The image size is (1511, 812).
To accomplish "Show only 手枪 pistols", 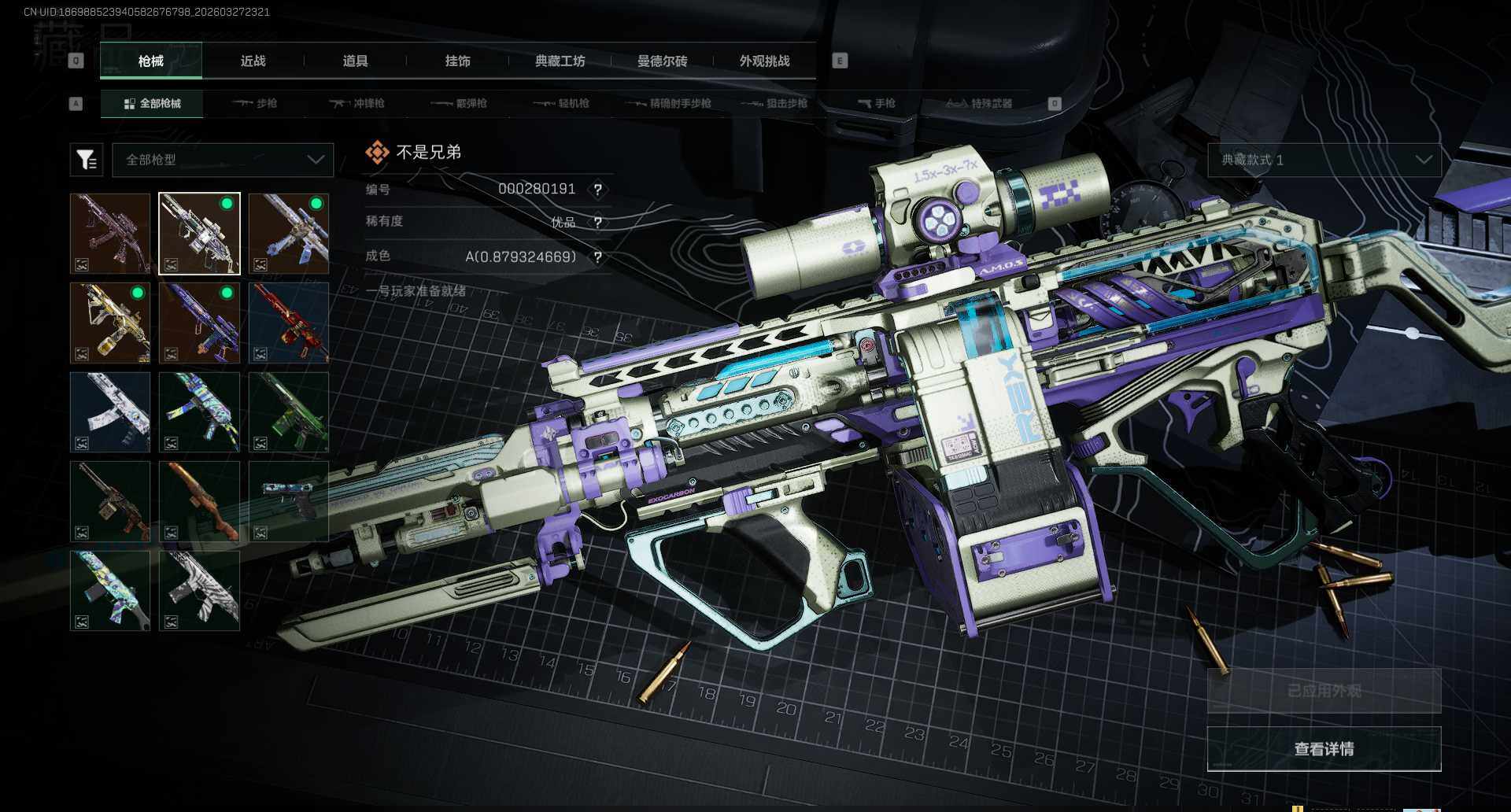I will pos(877,103).
